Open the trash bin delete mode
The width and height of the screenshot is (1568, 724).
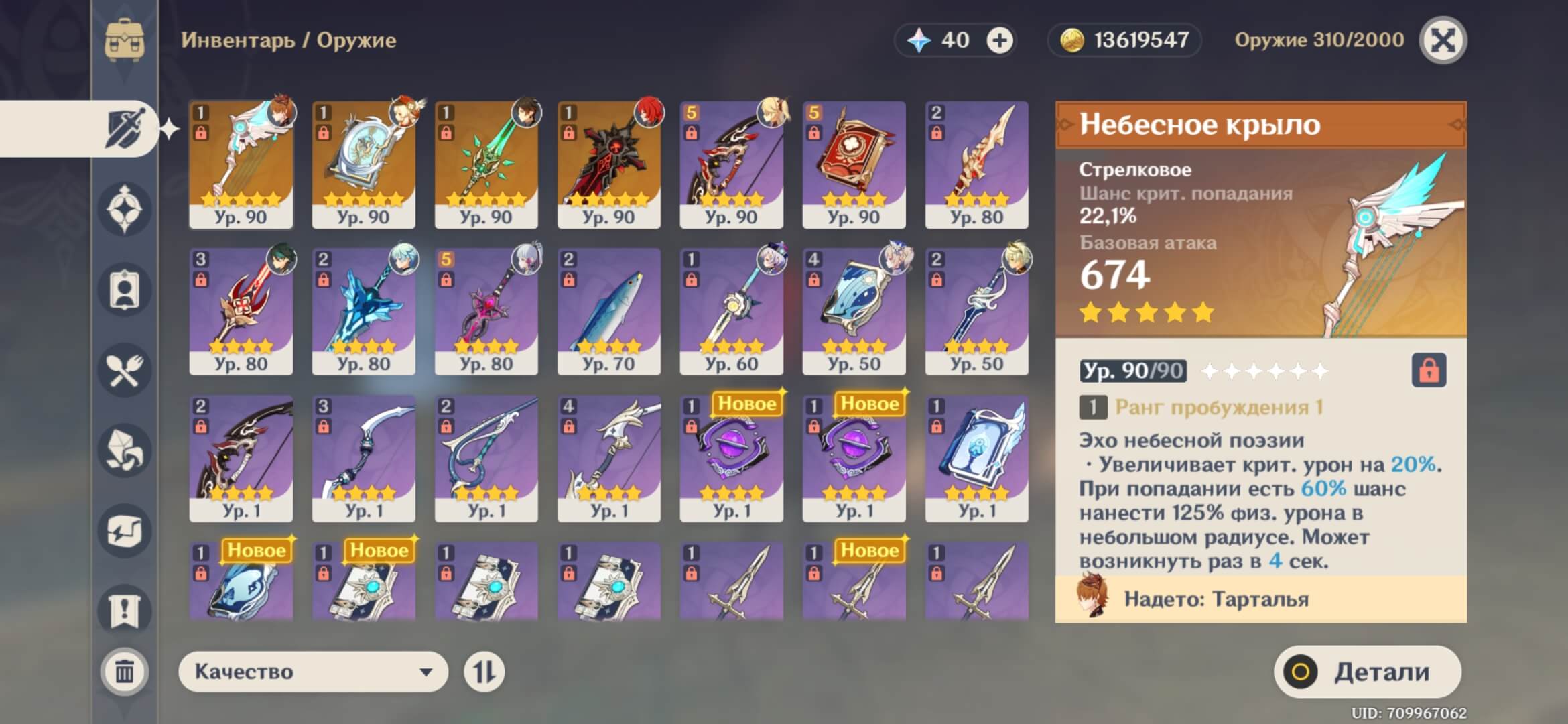coord(125,671)
